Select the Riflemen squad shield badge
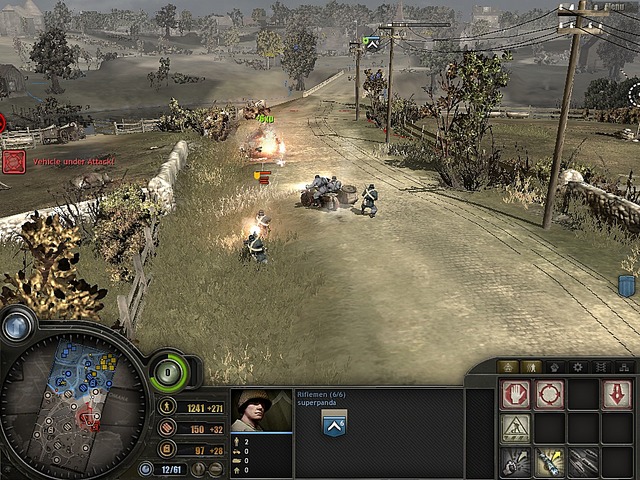This screenshot has width=640, height=480. 333,423
